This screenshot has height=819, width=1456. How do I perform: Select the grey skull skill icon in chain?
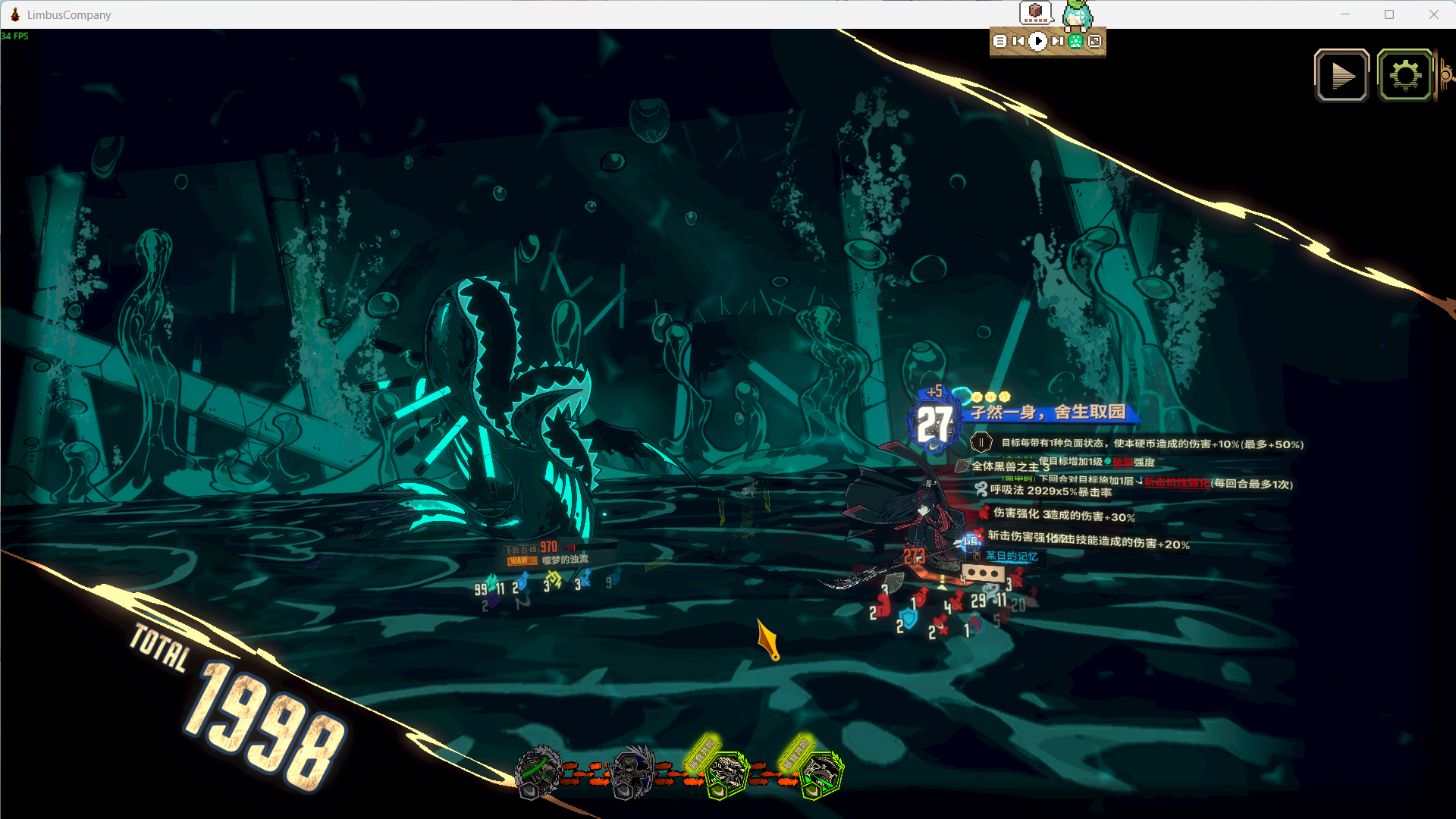point(632,773)
